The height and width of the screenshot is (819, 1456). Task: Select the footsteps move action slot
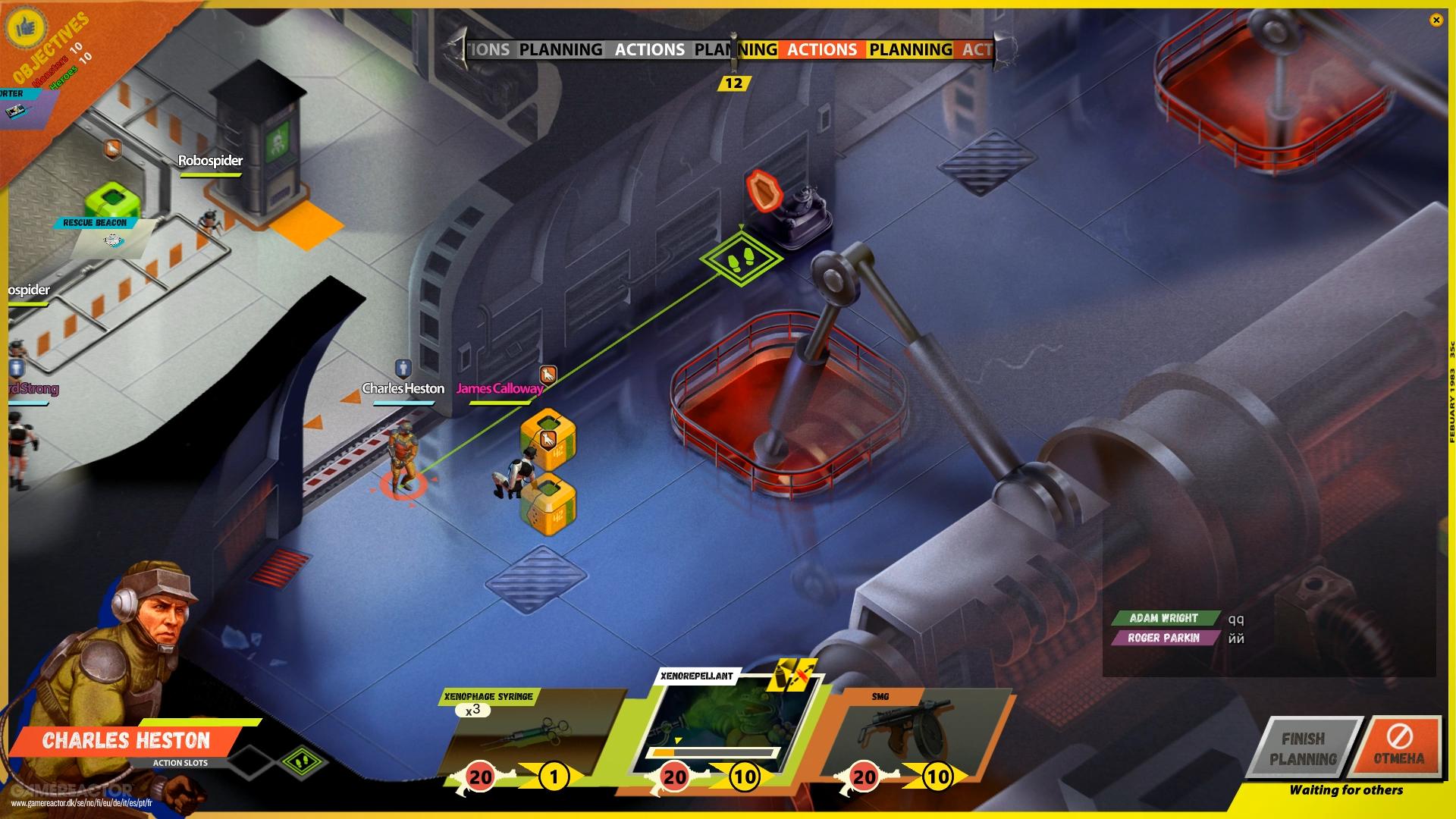point(303,763)
